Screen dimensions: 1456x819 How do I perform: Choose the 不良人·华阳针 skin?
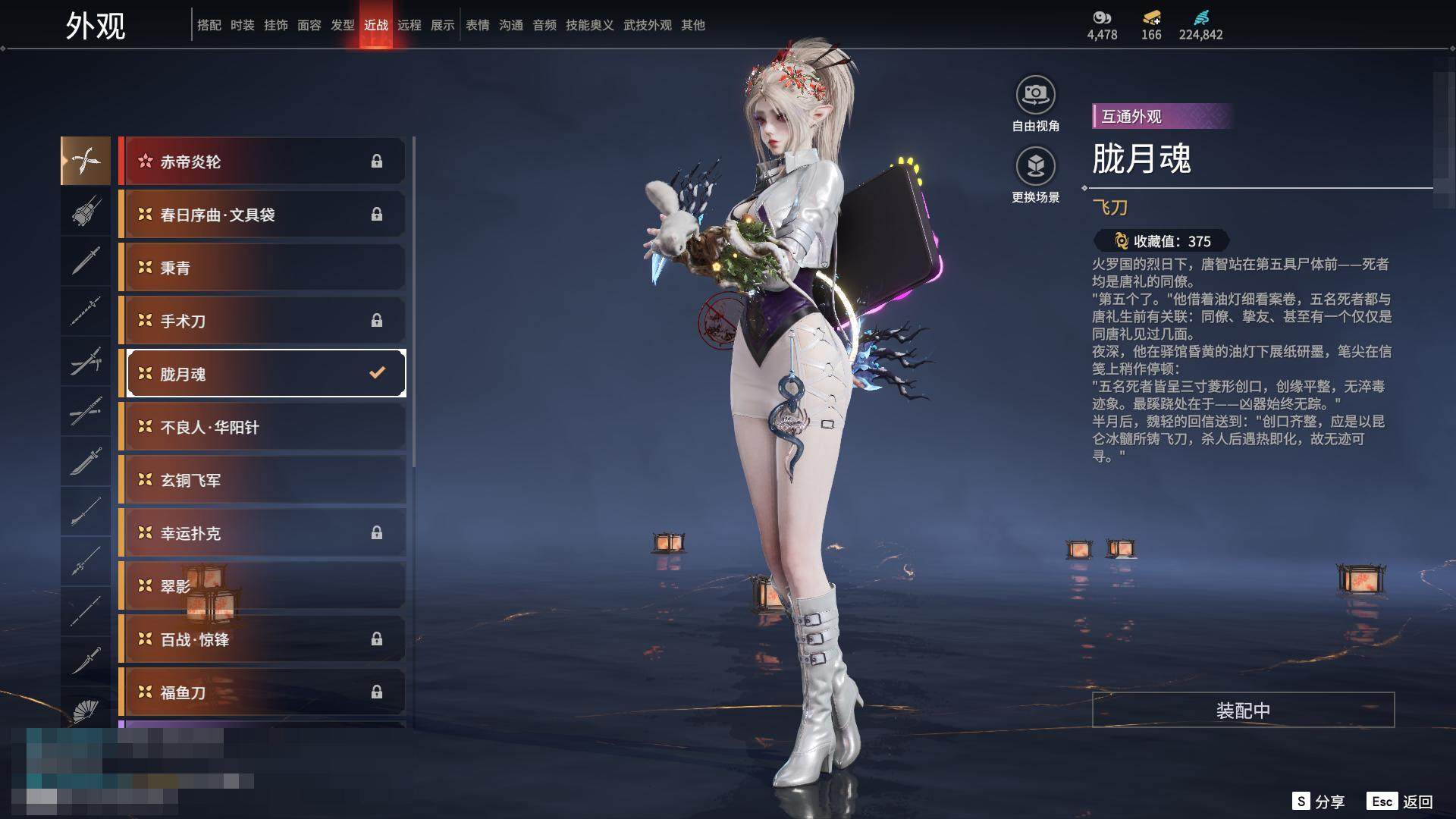[x=262, y=427]
